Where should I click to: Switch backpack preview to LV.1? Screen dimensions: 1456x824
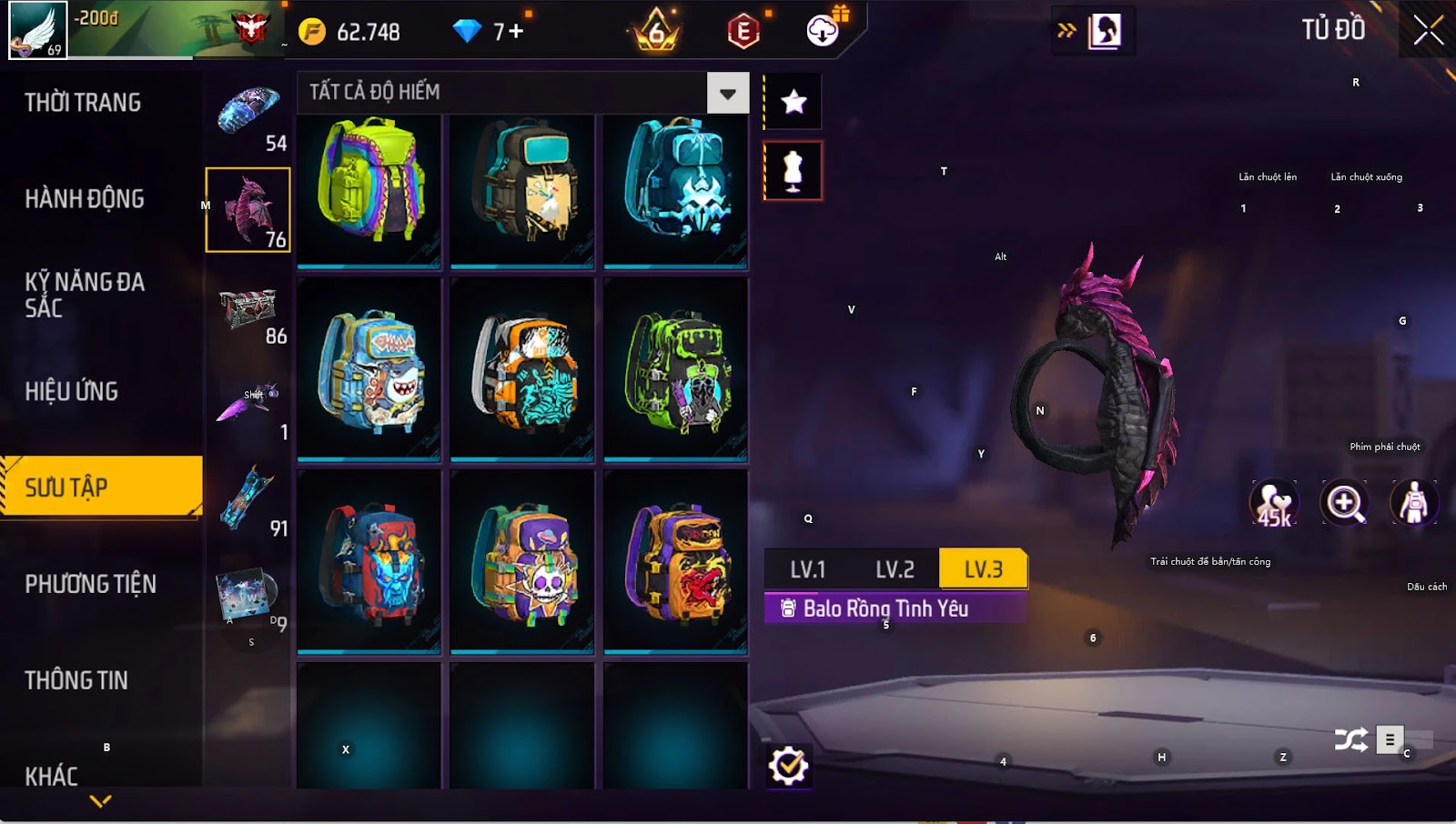coord(807,570)
